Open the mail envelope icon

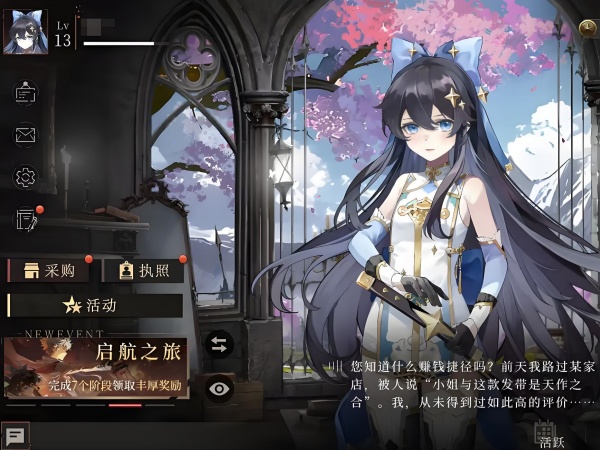[x=25, y=134]
